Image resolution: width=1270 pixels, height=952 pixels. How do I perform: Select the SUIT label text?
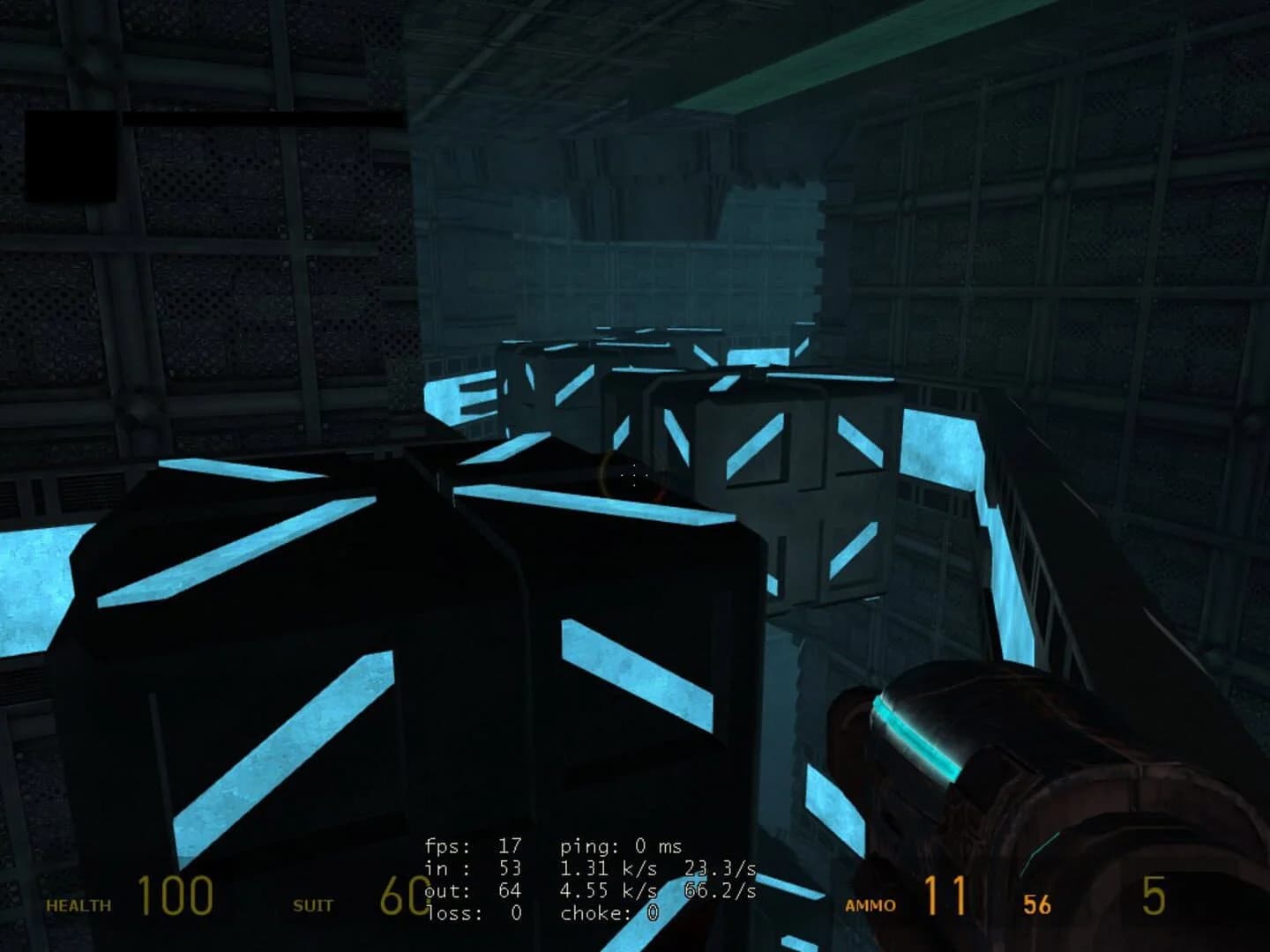[312, 904]
